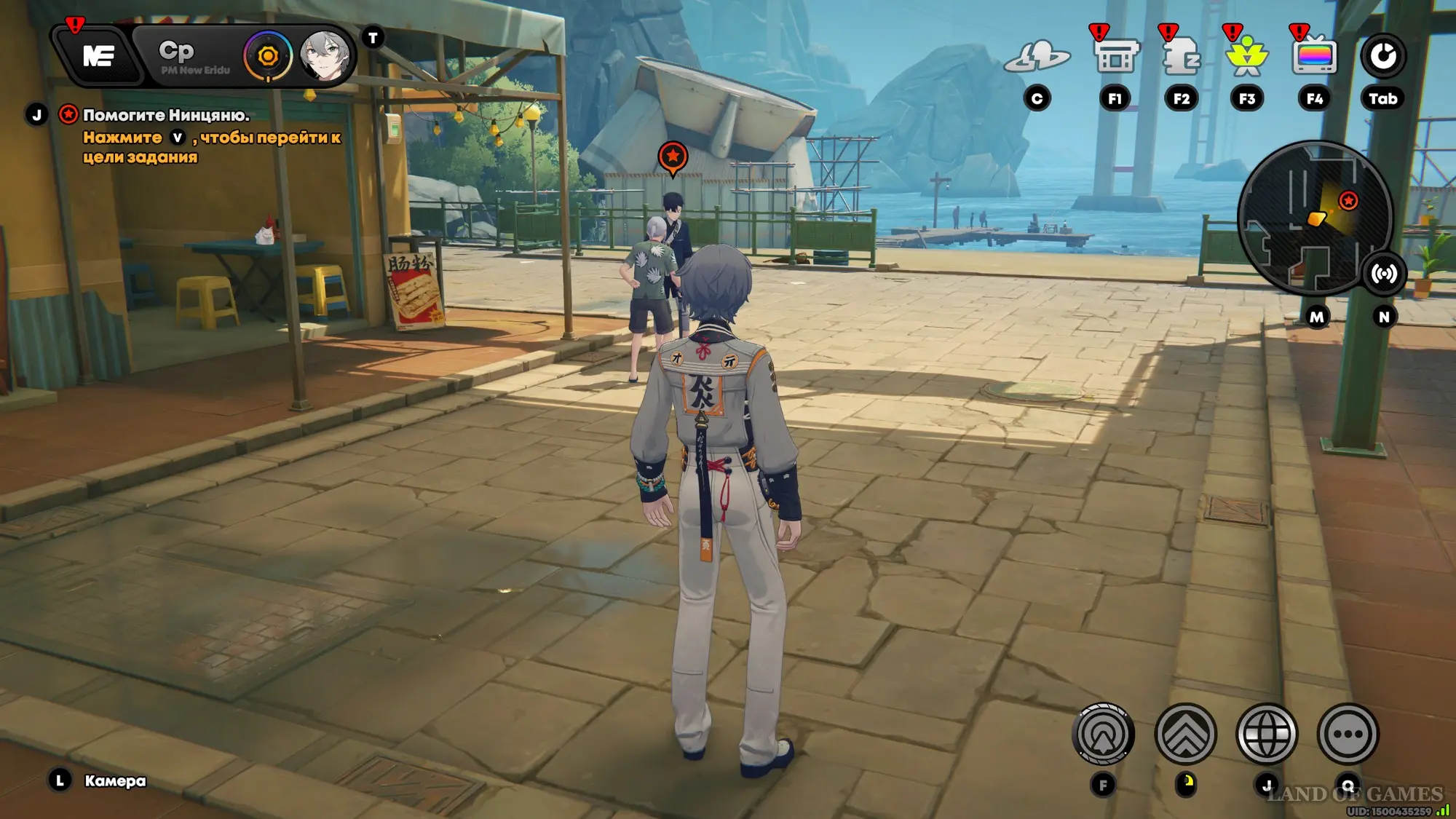The image size is (1456, 819).
Task: Open the main menu ME logo button
Action: click(x=98, y=56)
